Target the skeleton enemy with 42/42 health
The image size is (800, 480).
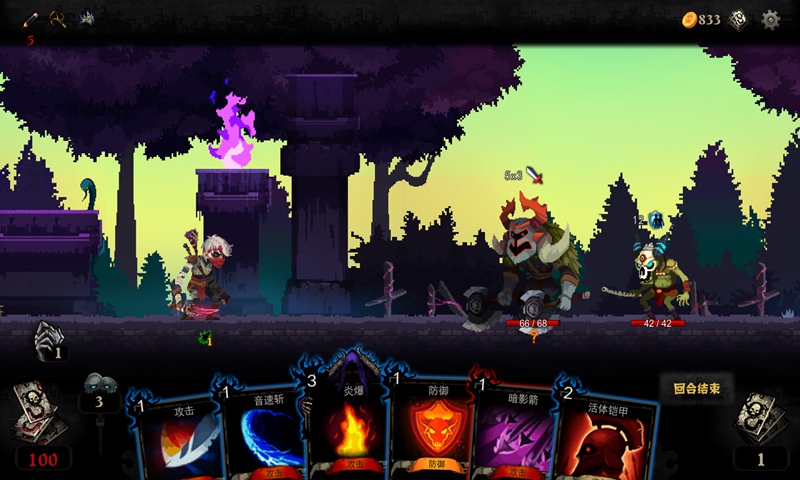point(660,280)
